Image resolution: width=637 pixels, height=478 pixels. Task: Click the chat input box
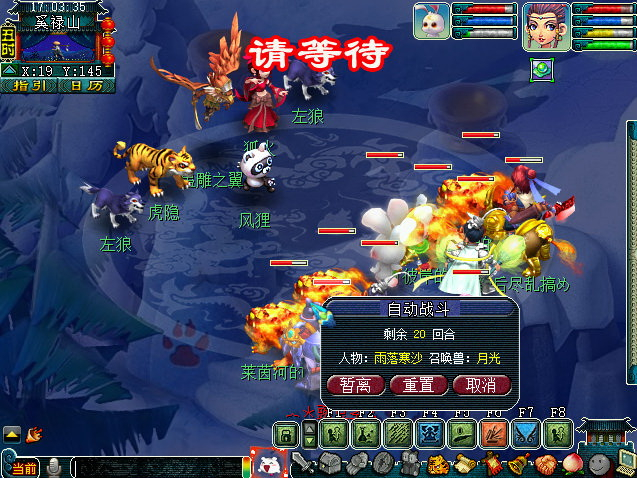pyautogui.click(x=155, y=467)
